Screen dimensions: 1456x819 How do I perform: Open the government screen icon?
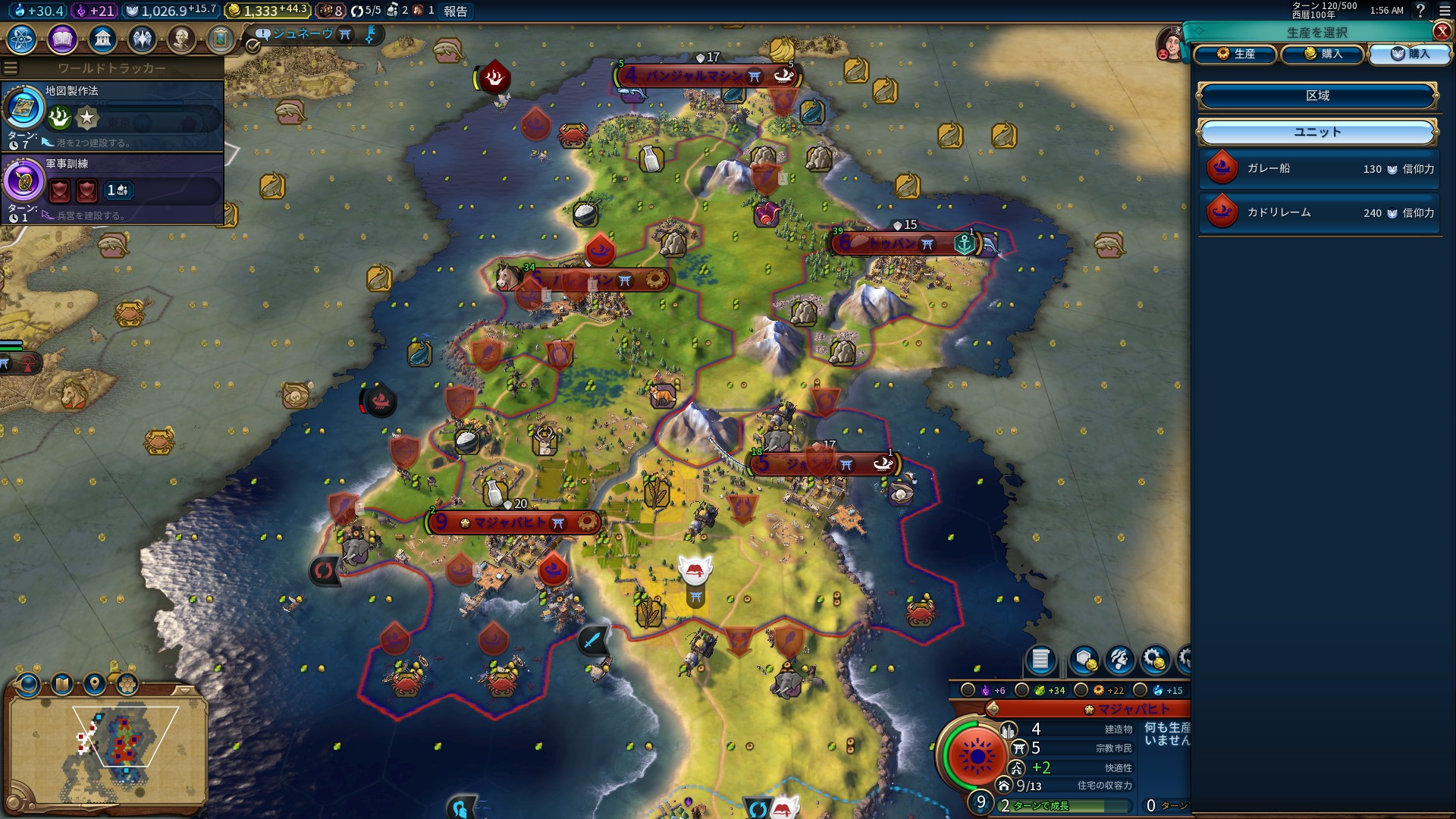102,39
